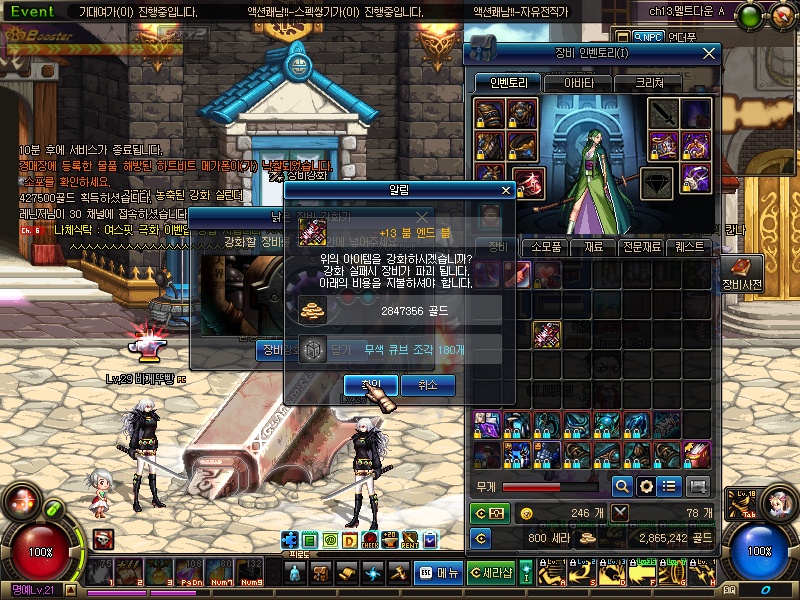
Task: Click the Event banner label
Action: 33,11
